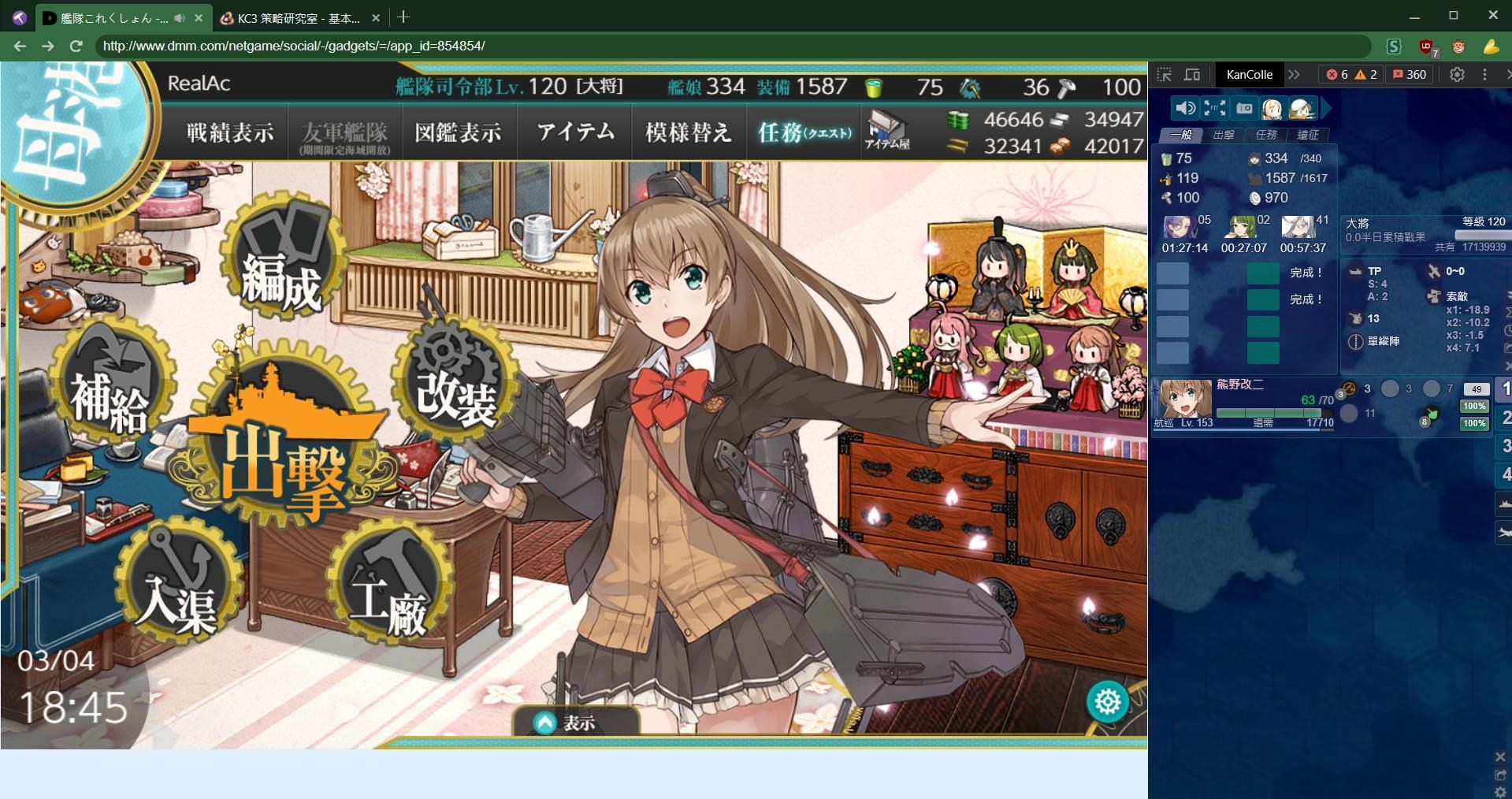Screen dimensions: 1512x799
Task: Open KC3 panel settings gear
Action: (1458, 74)
